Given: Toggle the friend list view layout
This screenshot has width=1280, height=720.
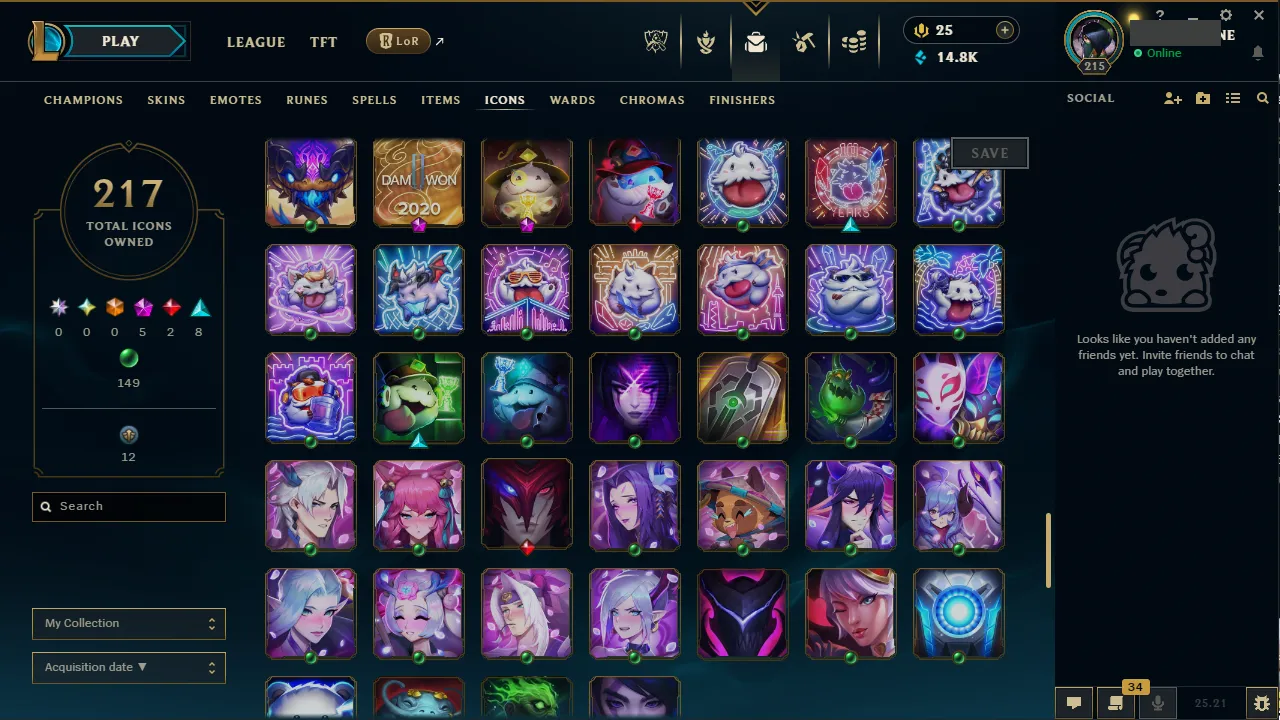Looking at the screenshot, I should click(1233, 98).
